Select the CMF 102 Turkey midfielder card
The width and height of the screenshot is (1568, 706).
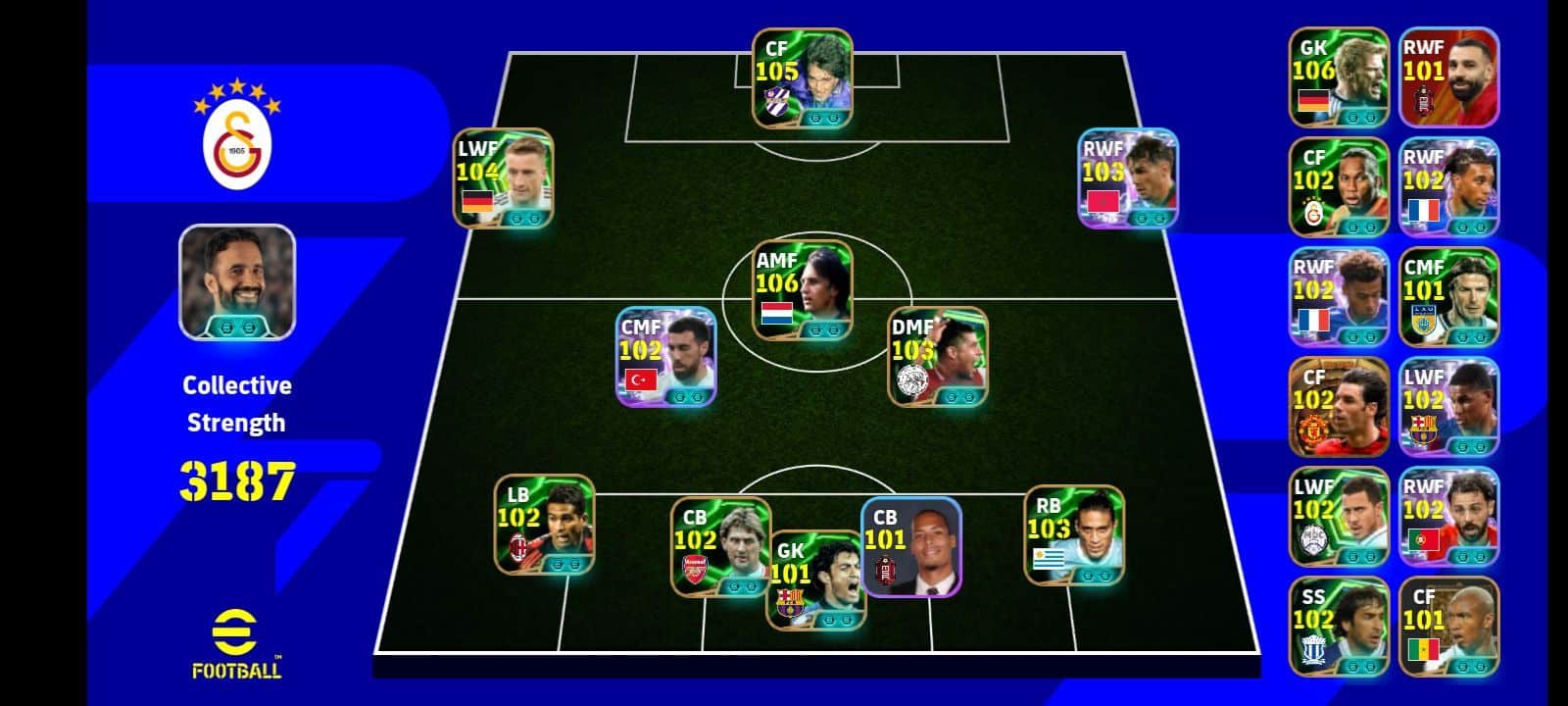coord(665,357)
